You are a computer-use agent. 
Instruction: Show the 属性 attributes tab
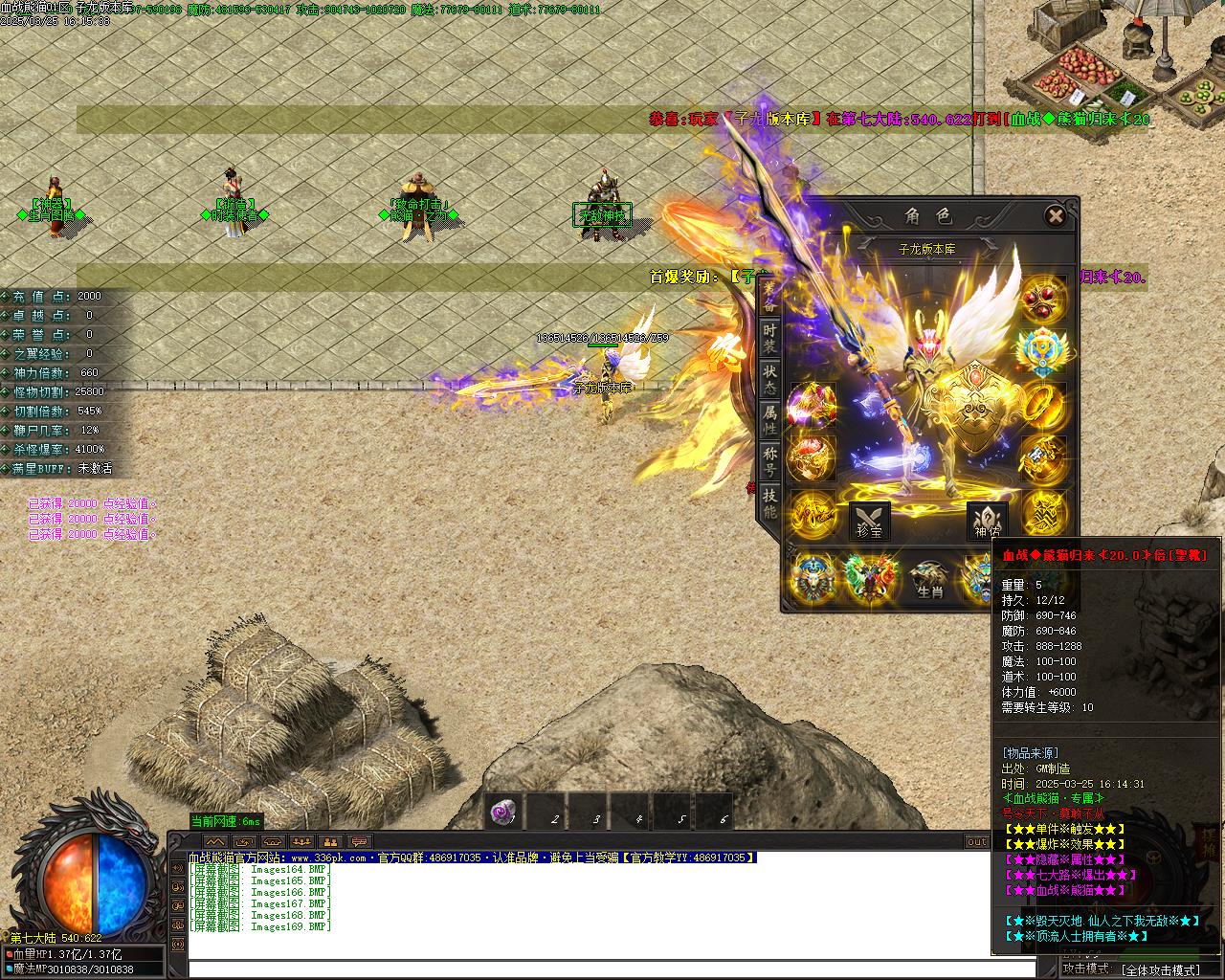tap(769, 421)
